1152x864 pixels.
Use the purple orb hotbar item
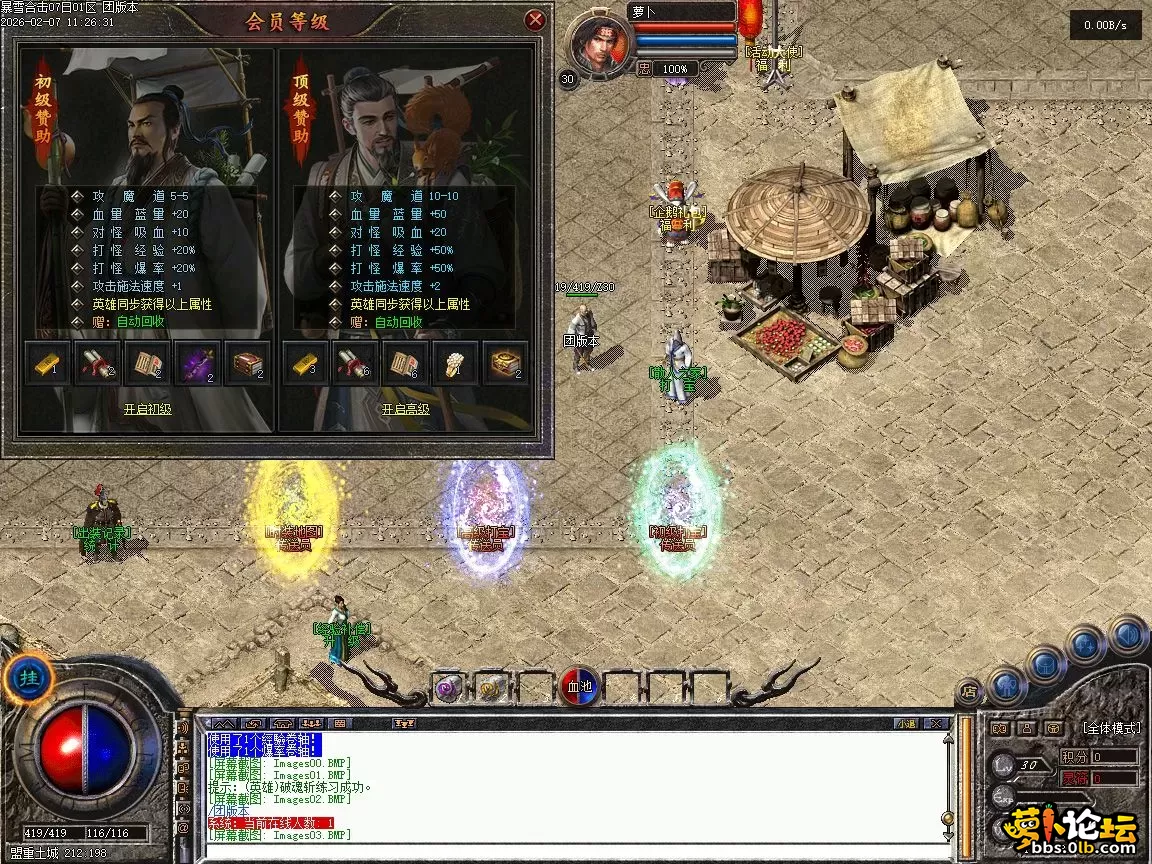[448, 688]
